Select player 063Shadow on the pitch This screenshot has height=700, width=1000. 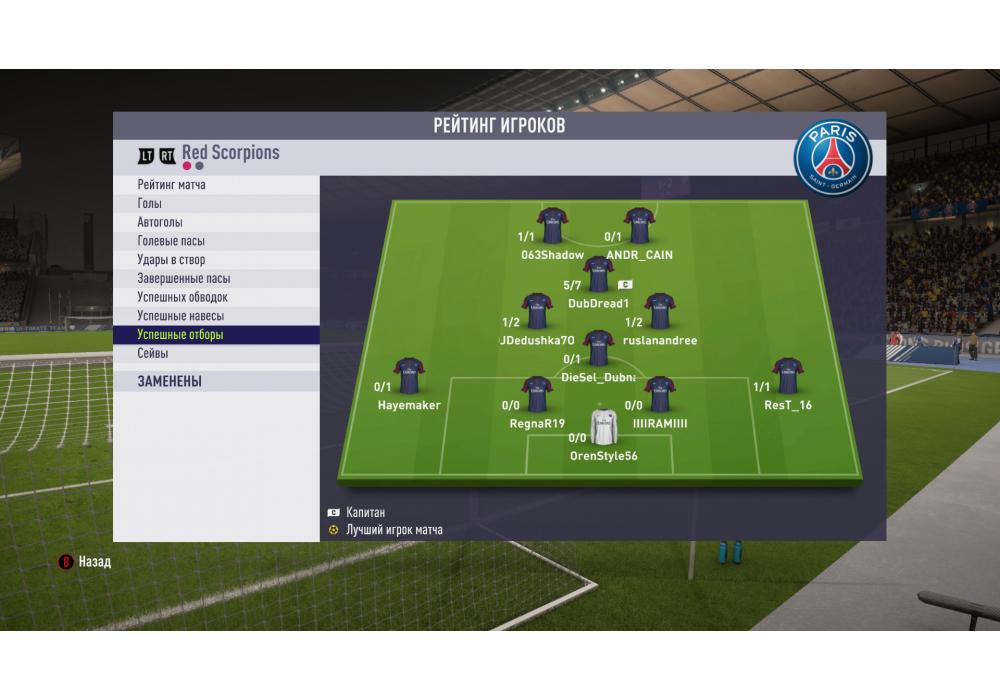pyautogui.click(x=552, y=227)
